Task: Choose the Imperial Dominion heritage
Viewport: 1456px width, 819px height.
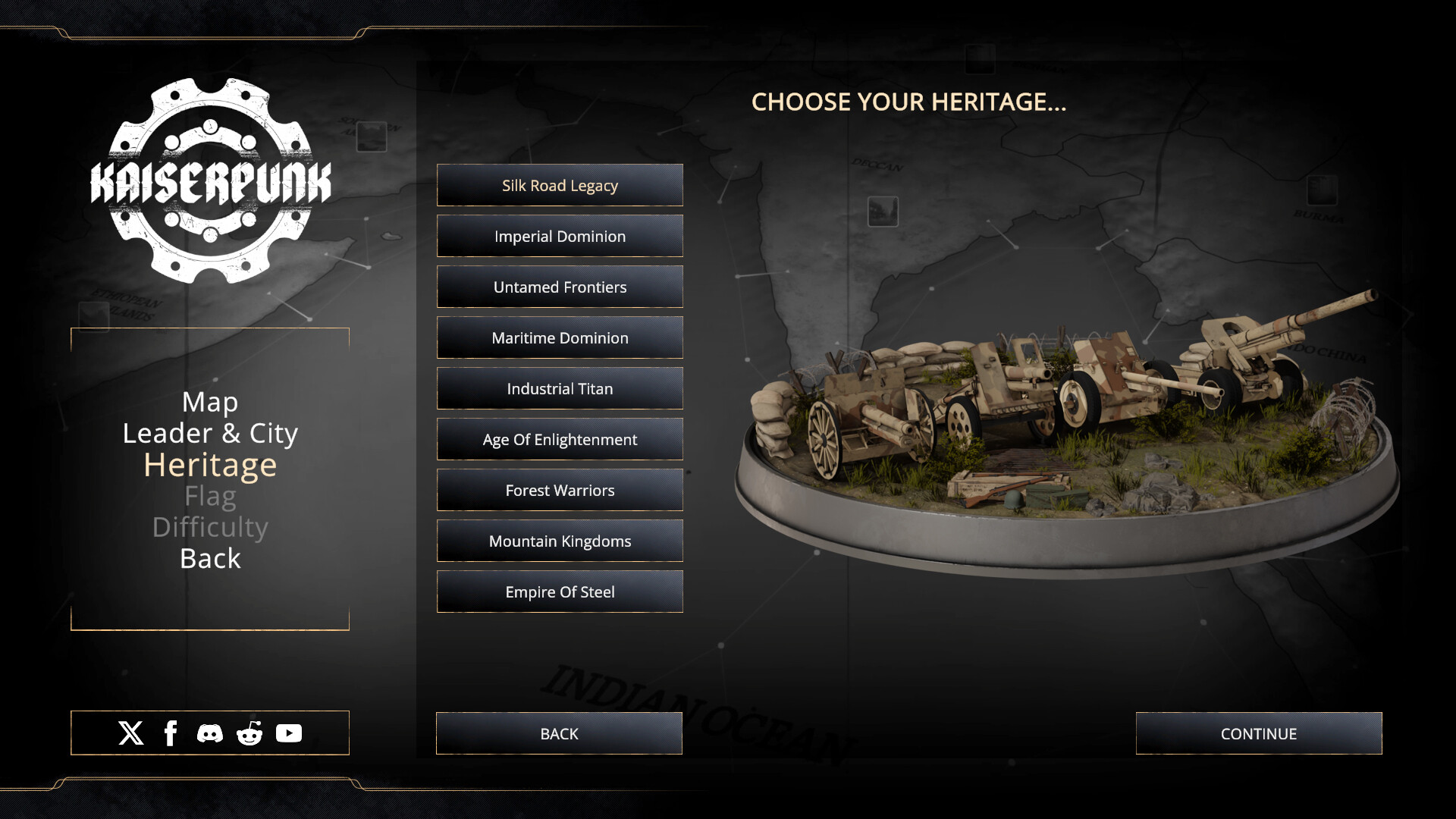Action: (560, 236)
